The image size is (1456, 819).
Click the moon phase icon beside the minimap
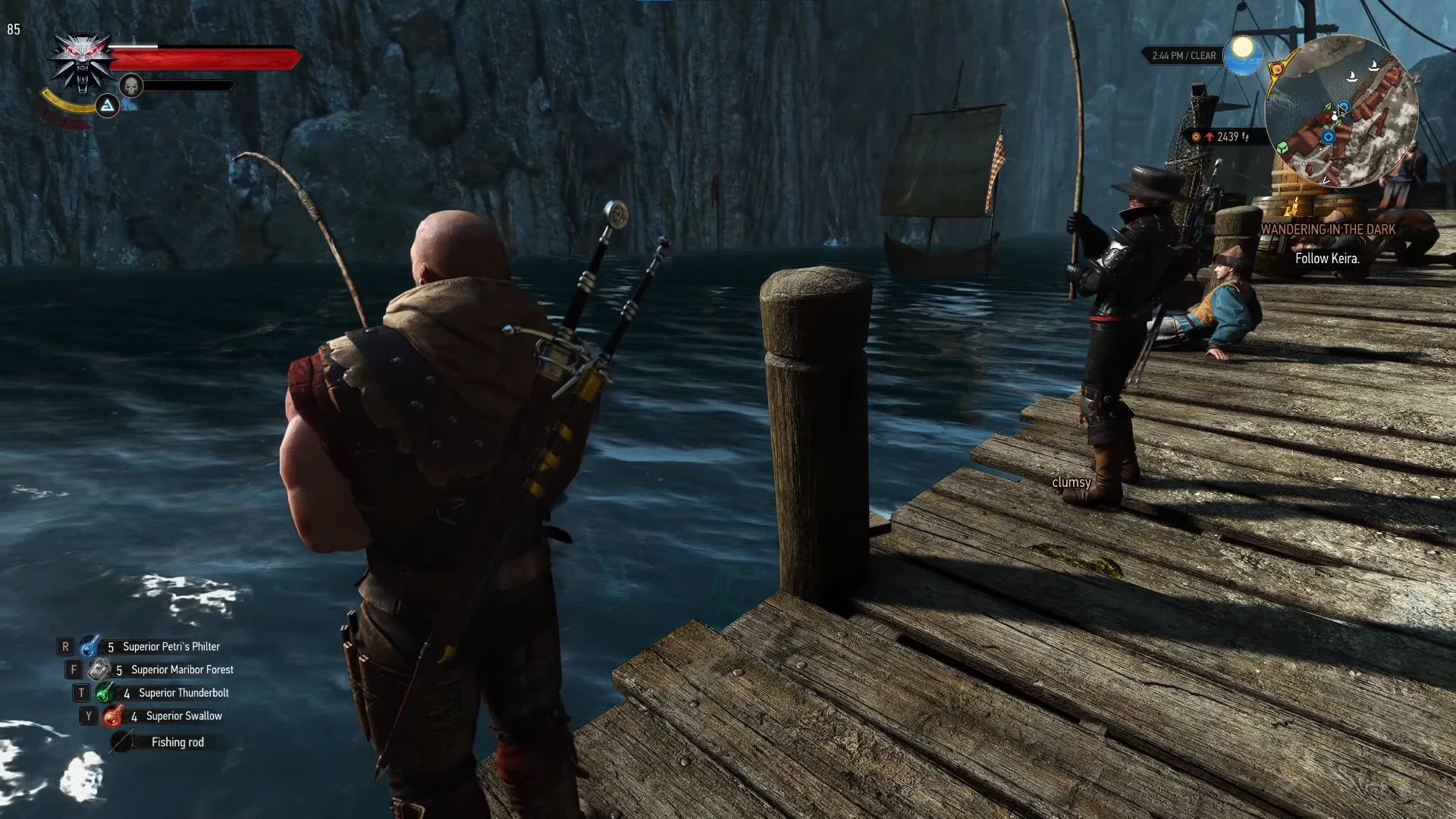tap(1241, 55)
